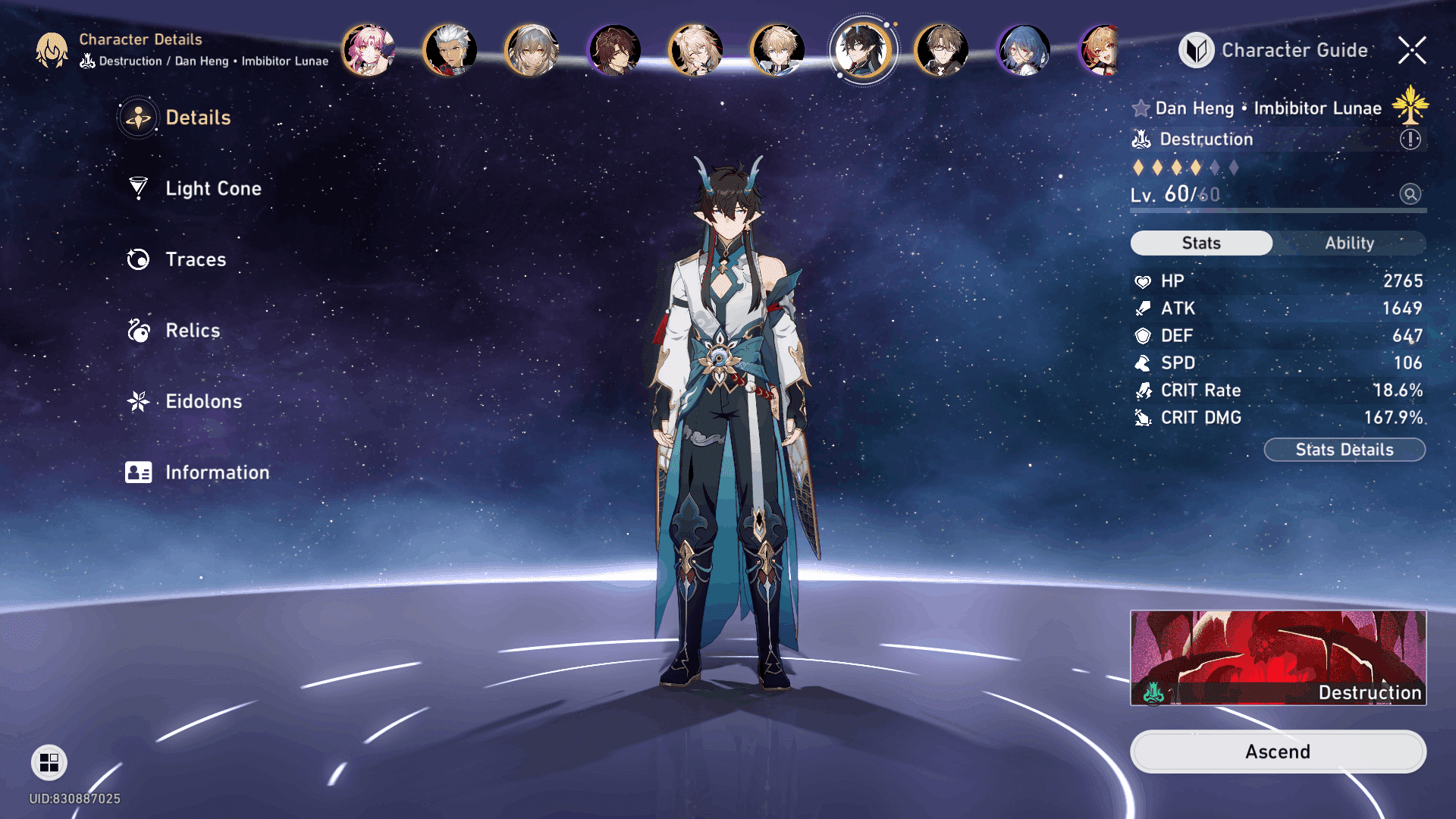Open the Details menu entry
1456x819 pixels.
[x=197, y=118]
